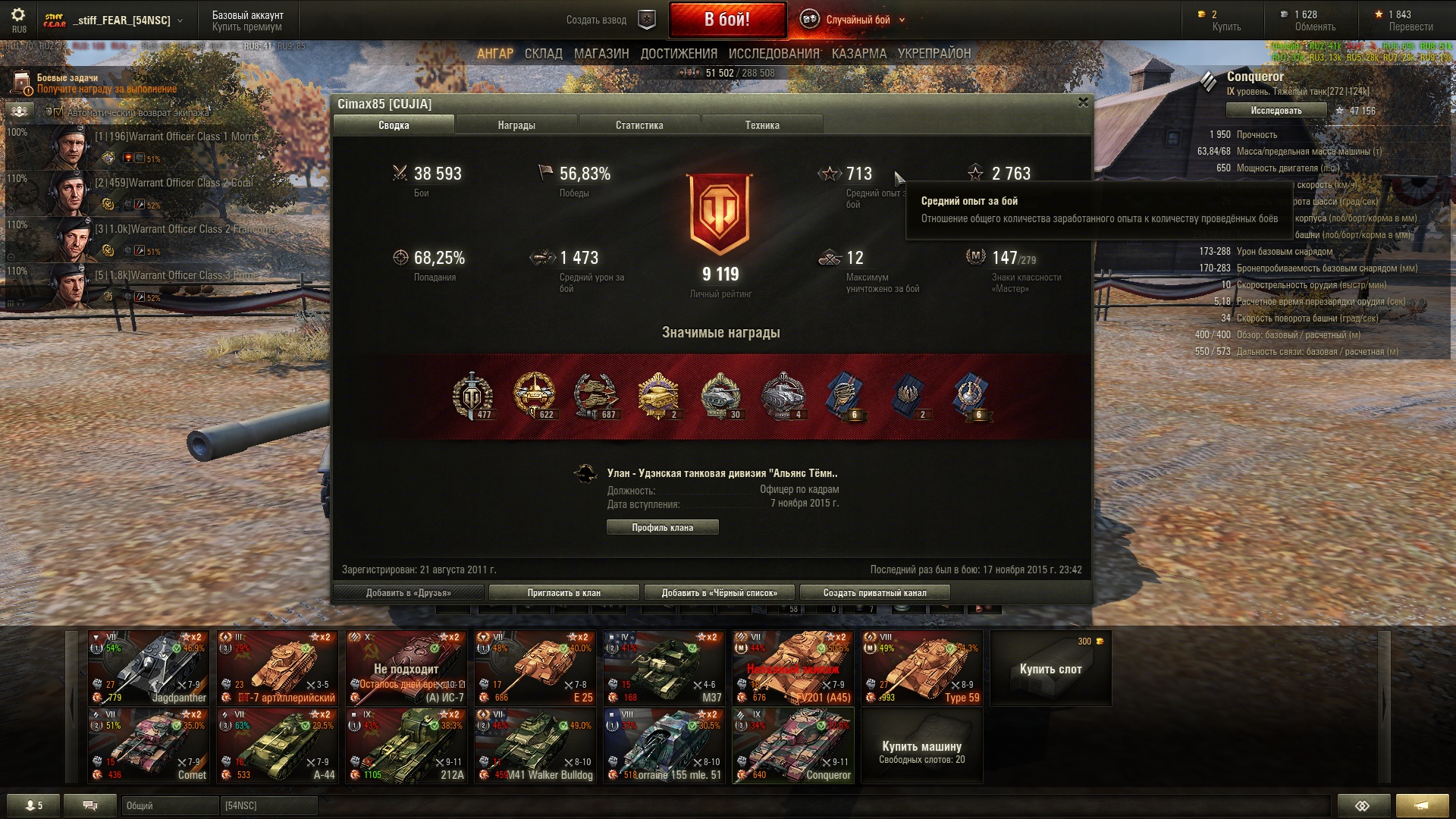This screenshot has height=819, width=1456.
Task: Start battle with the red В бой! button
Action: 726,20
